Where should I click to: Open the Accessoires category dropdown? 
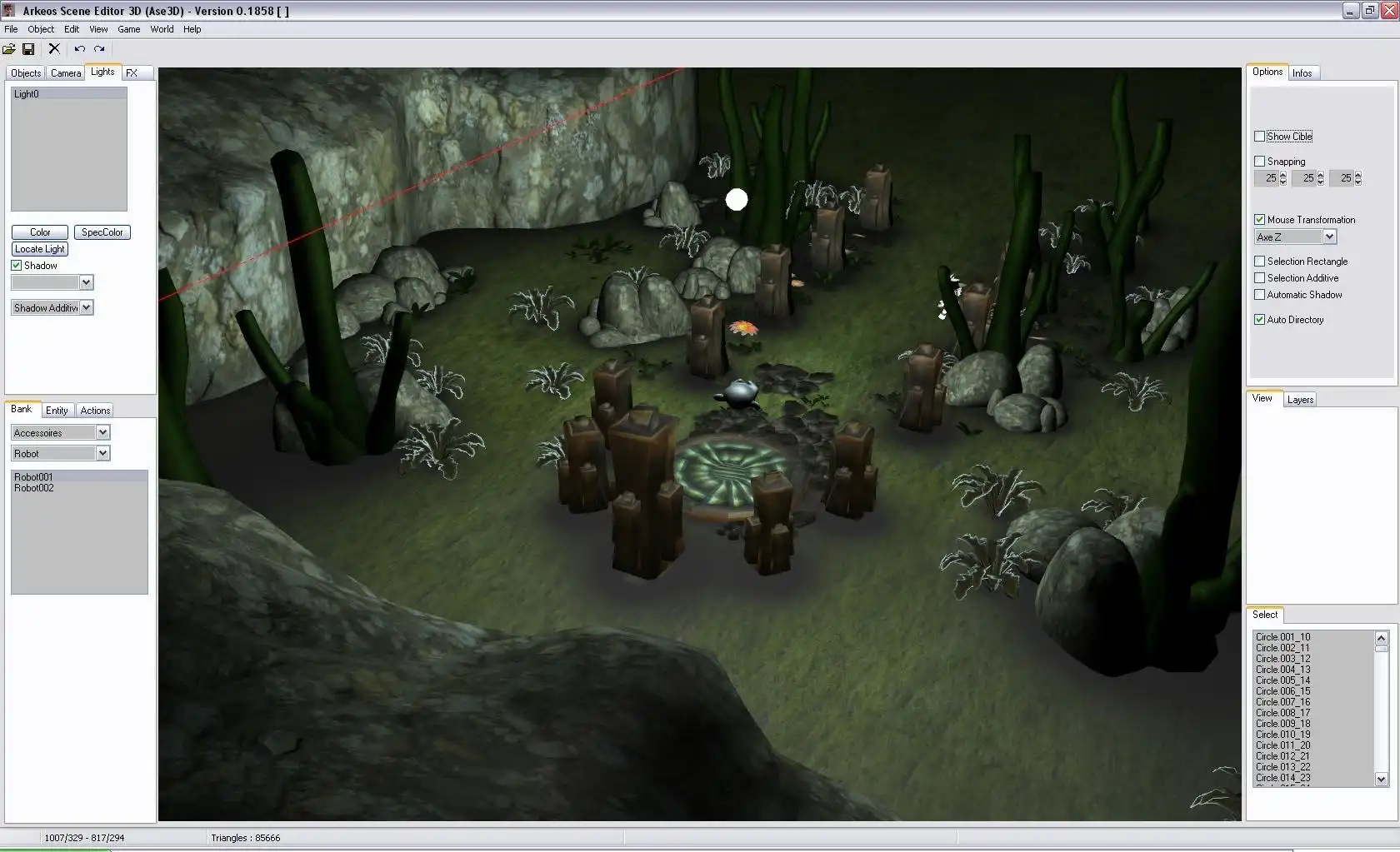(102, 432)
